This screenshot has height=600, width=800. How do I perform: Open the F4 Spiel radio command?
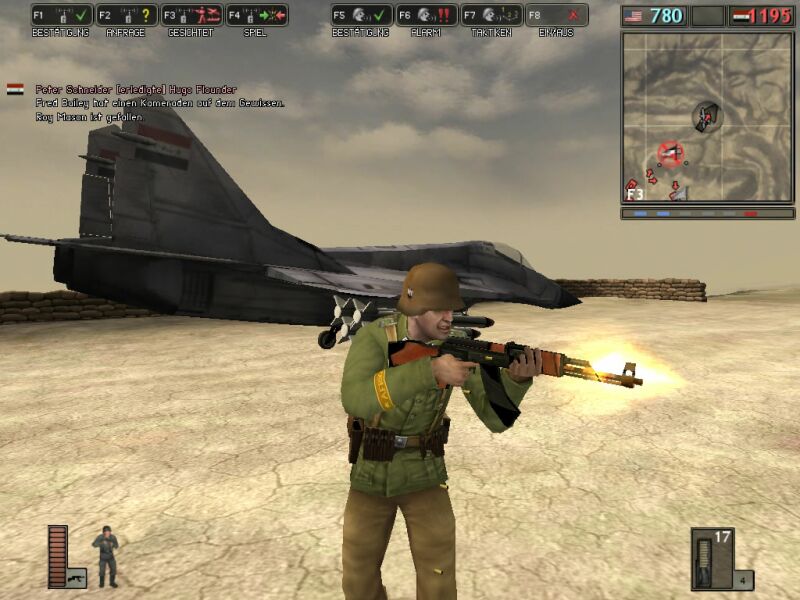257,15
